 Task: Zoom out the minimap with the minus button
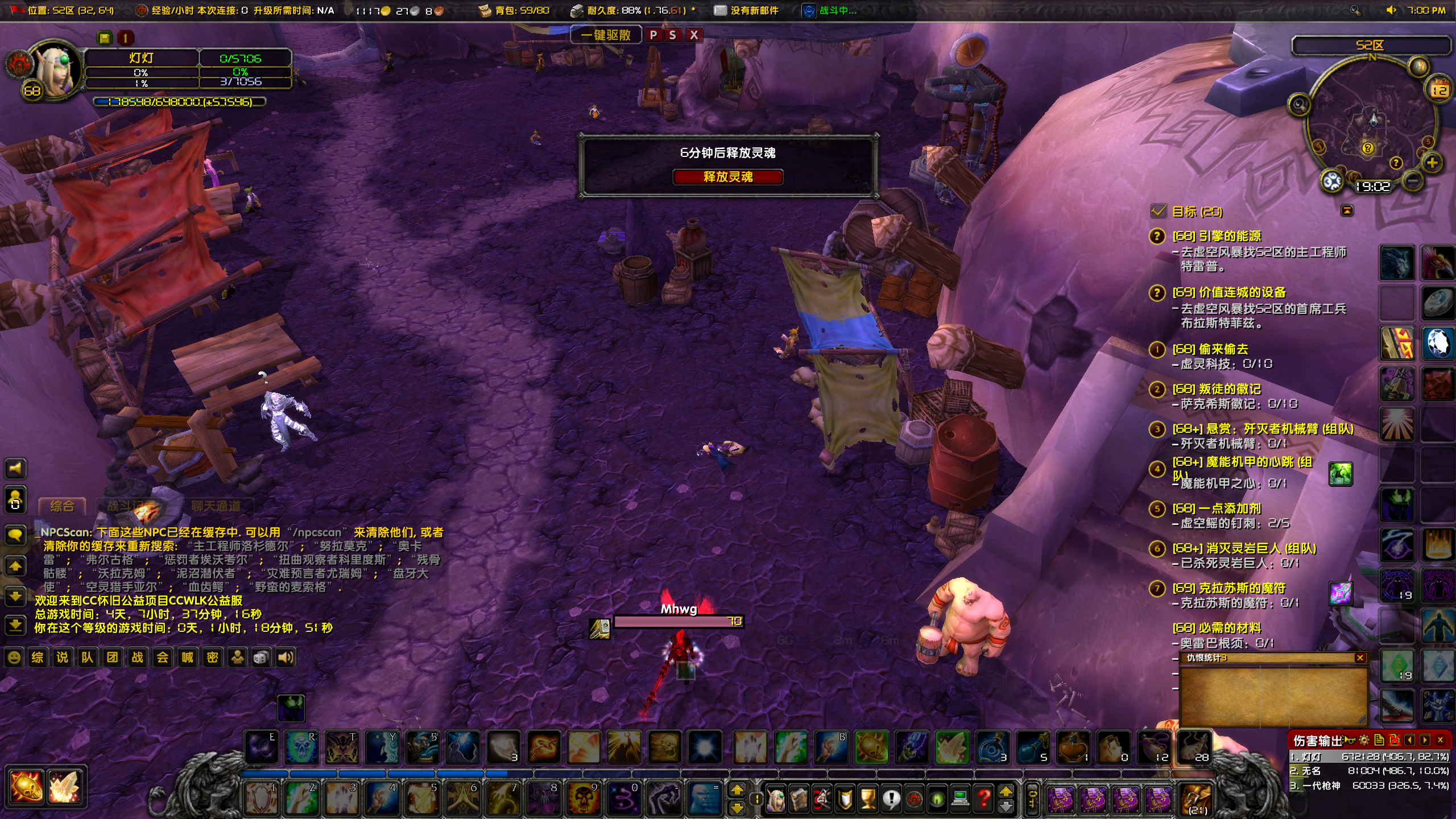[1413, 181]
